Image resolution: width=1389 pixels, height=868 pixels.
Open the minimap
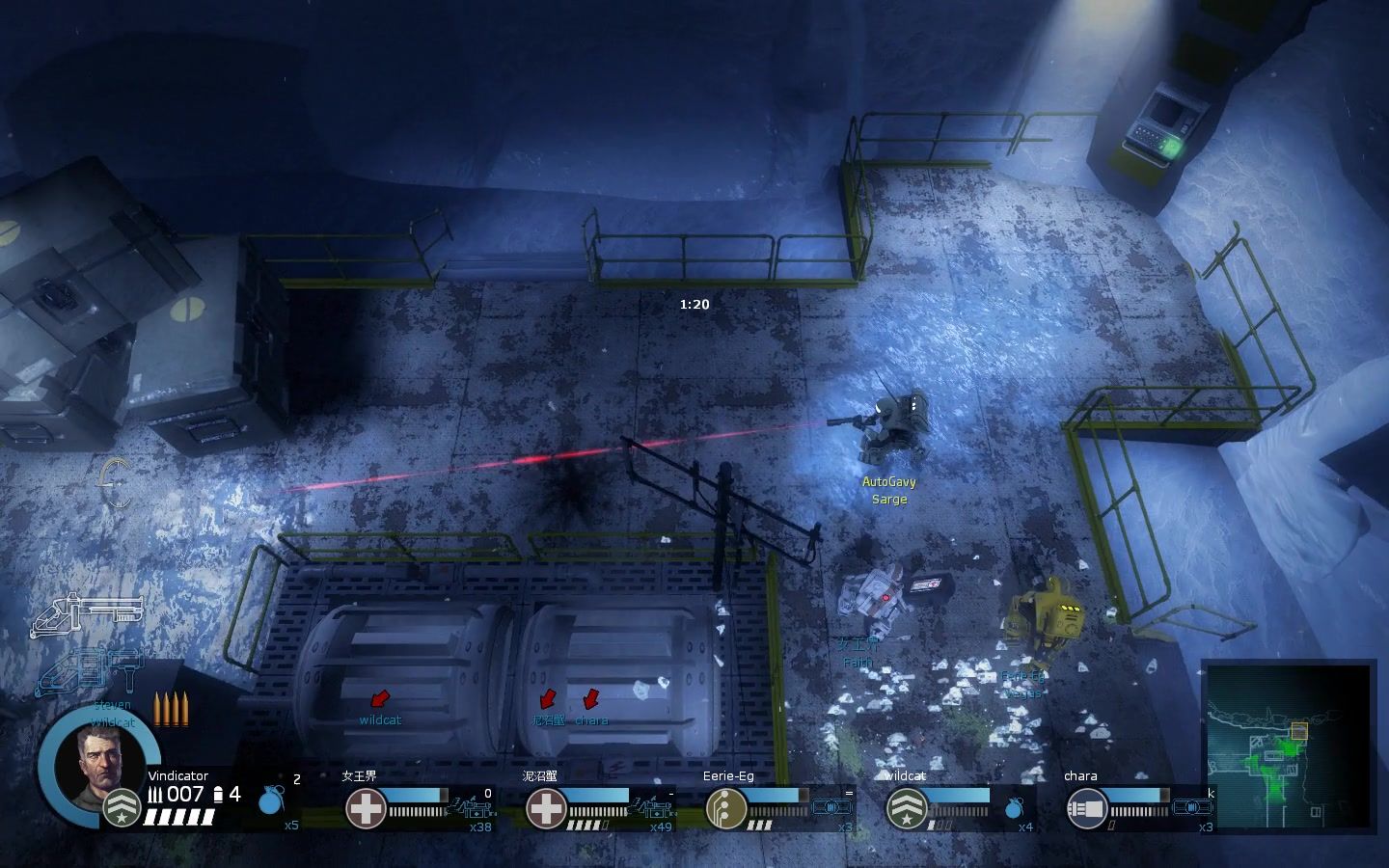click(x=1288, y=744)
